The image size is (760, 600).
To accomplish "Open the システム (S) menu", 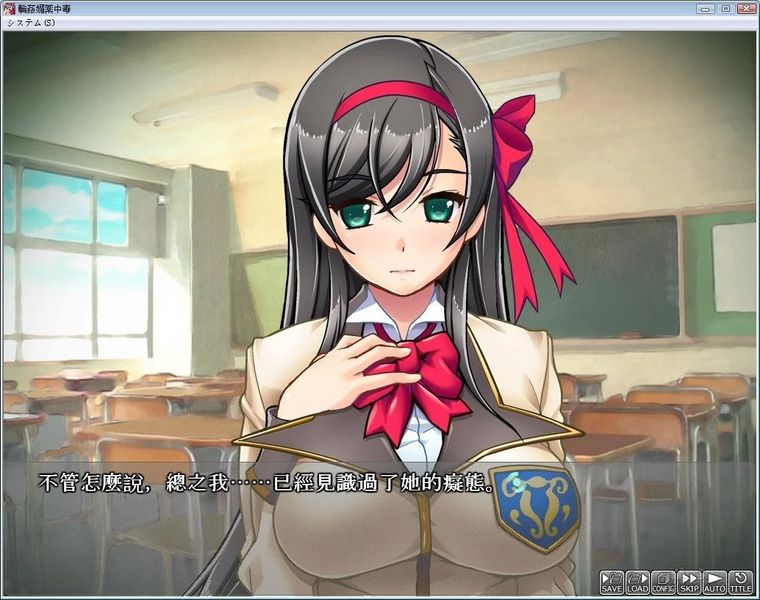I will pos(30,23).
